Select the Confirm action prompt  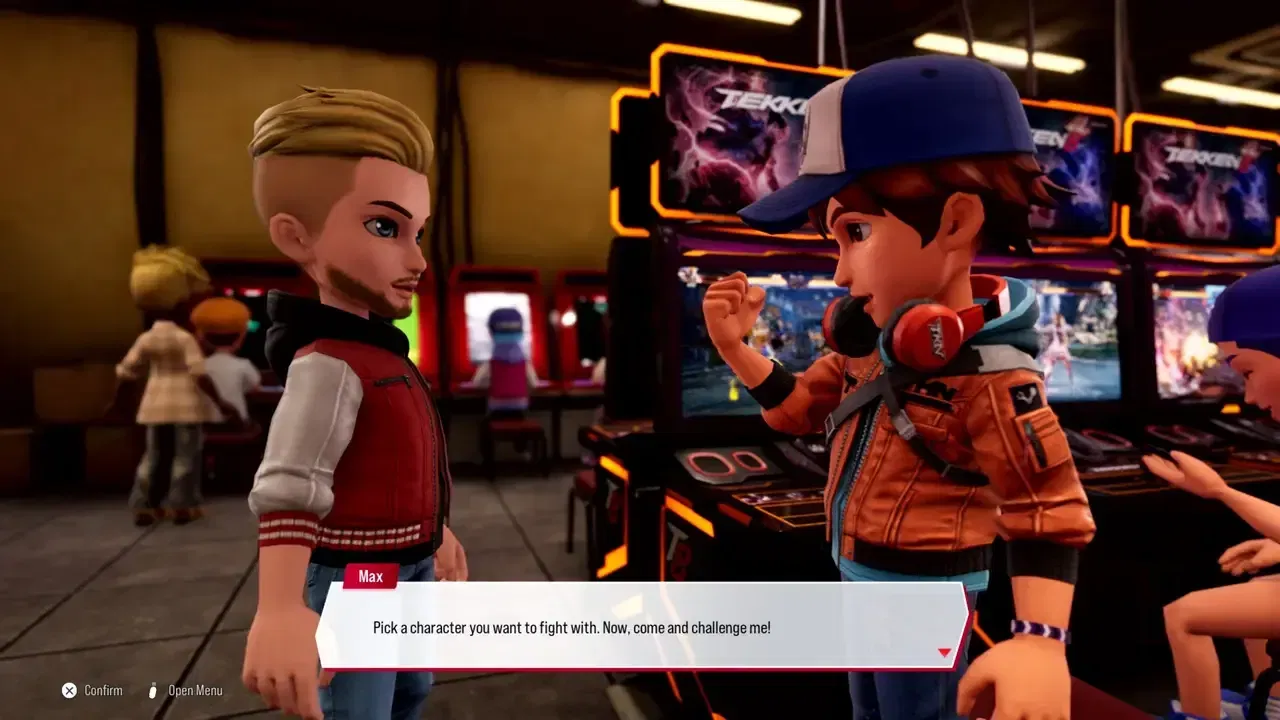tap(97, 690)
